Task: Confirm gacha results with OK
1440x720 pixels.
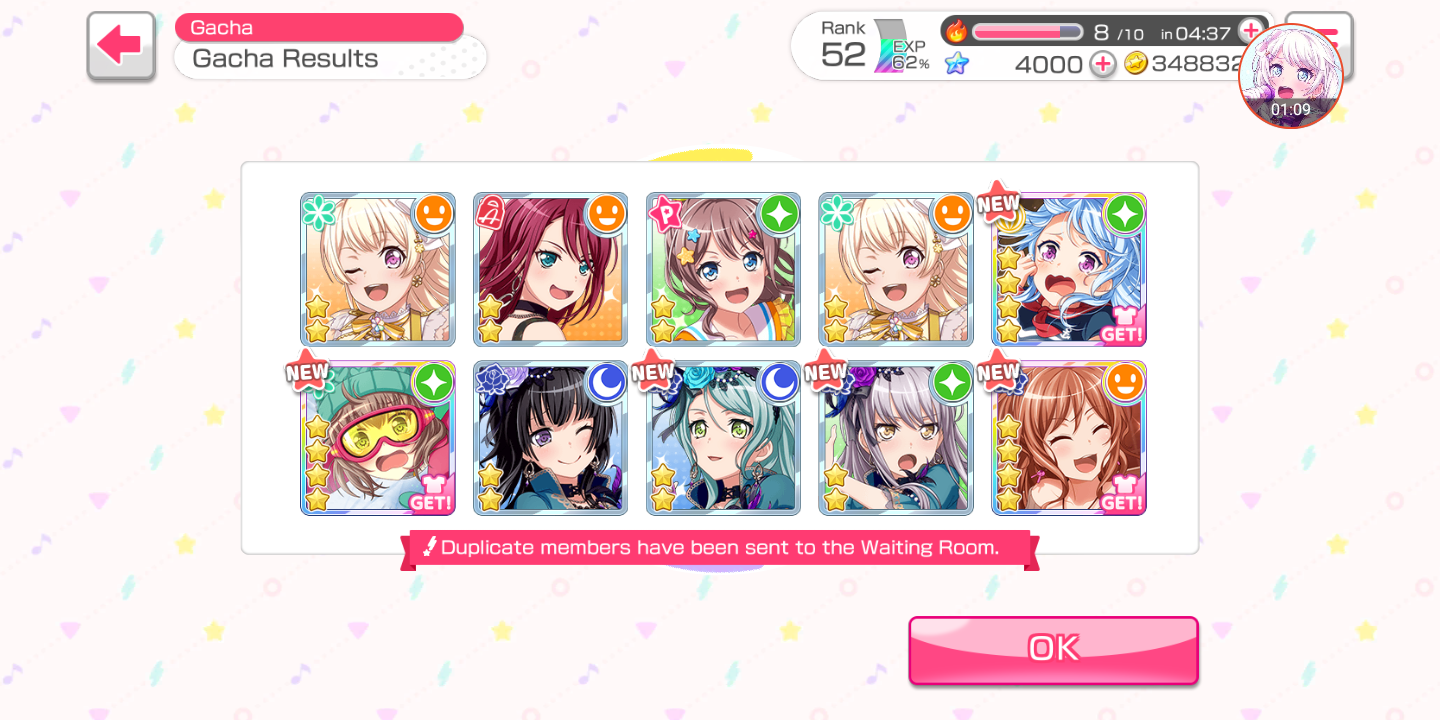Action: point(1053,650)
